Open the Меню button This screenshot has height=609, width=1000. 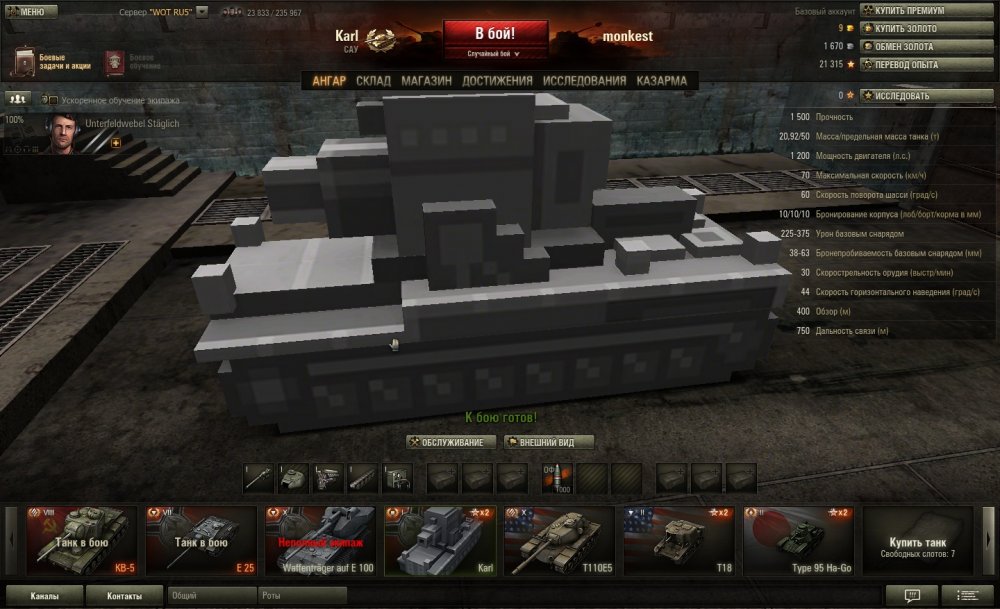click(25, 11)
